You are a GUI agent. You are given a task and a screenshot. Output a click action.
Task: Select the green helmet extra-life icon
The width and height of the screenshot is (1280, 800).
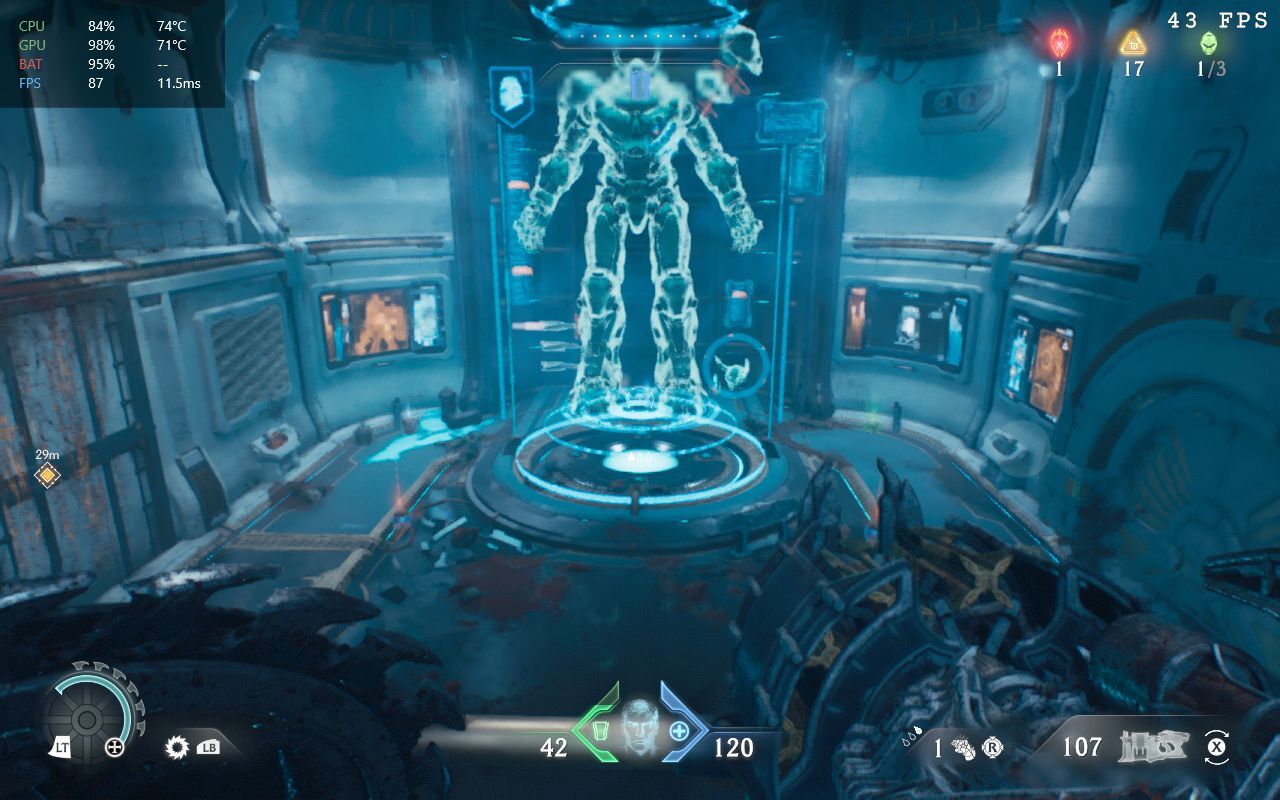click(x=1209, y=43)
